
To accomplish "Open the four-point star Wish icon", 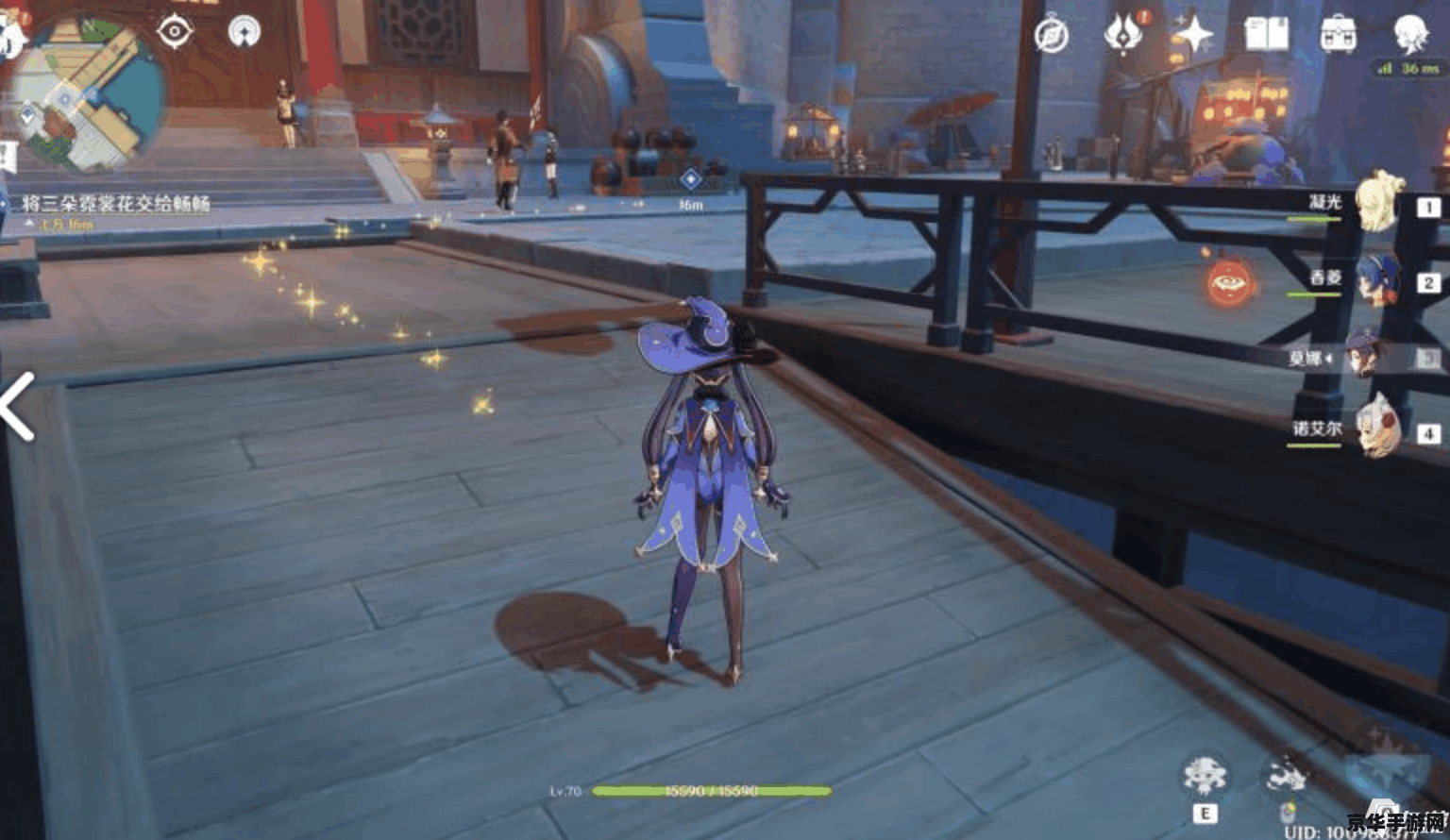I will [1193, 35].
